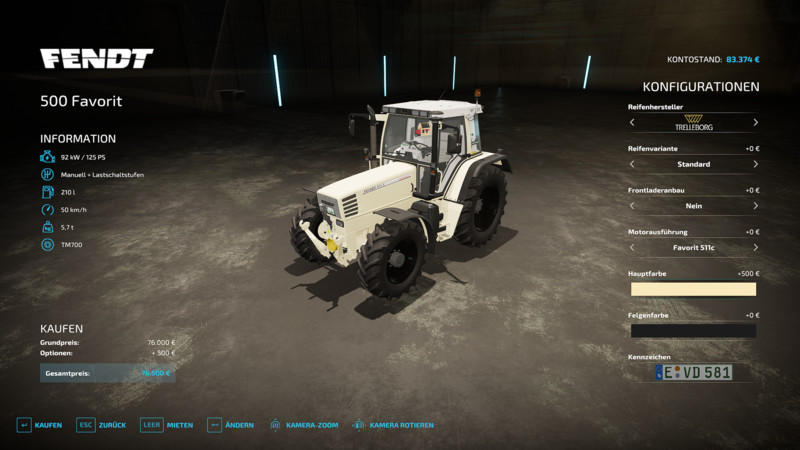Lease the tractor via the Mieten button

click(x=167, y=425)
